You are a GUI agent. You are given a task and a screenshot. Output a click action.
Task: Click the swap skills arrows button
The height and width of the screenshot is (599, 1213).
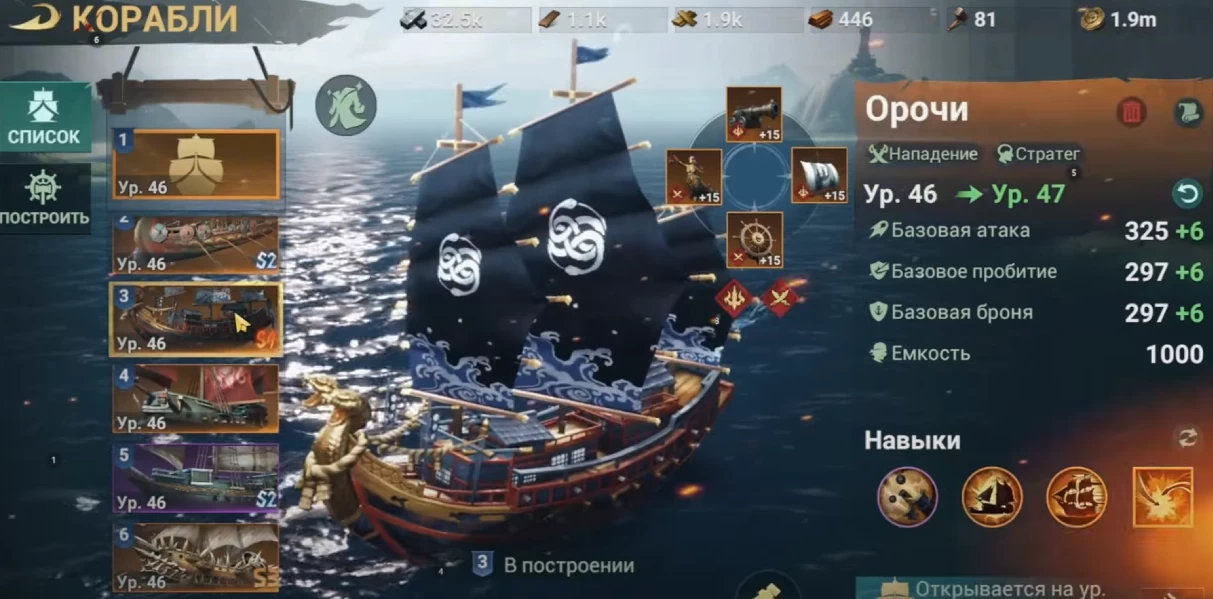pyautogui.click(x=1185, y=437)
